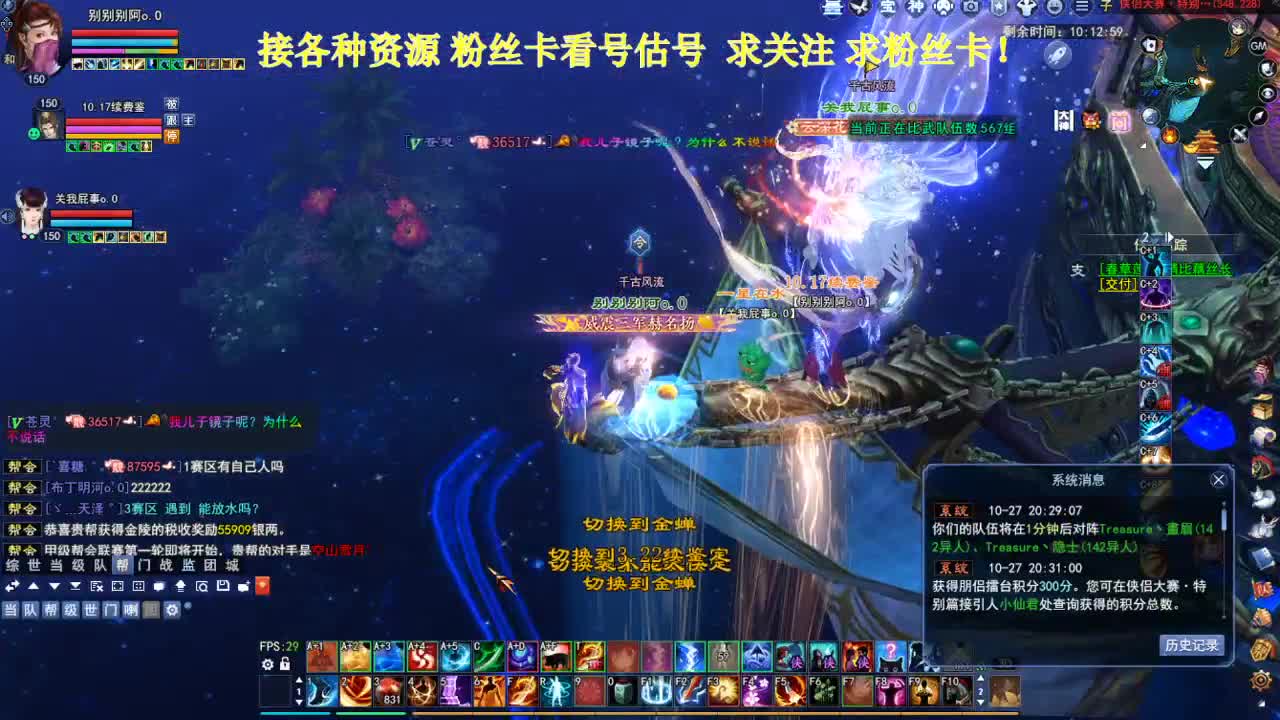Click the magnifier search icon in the chat toolbar

[x=203, y=586]
